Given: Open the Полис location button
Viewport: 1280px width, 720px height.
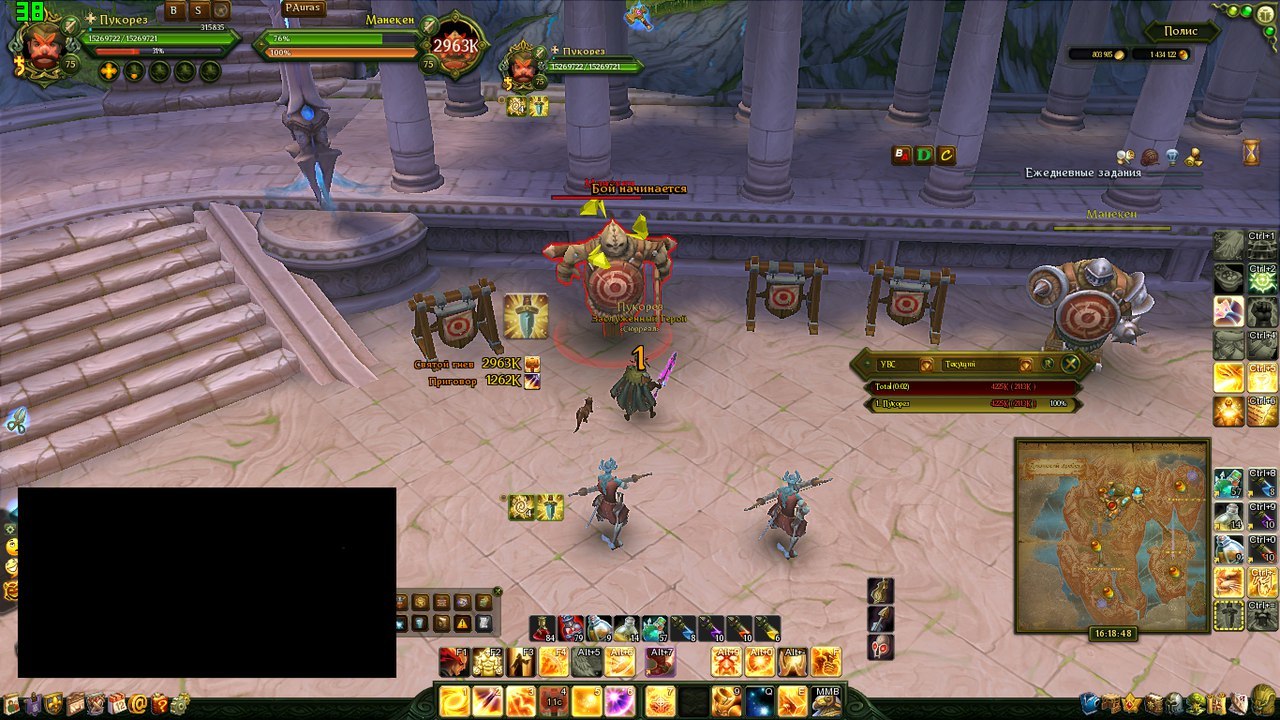Looking at the screenshot, I should pyautogui.click(x=1181, y=32).
